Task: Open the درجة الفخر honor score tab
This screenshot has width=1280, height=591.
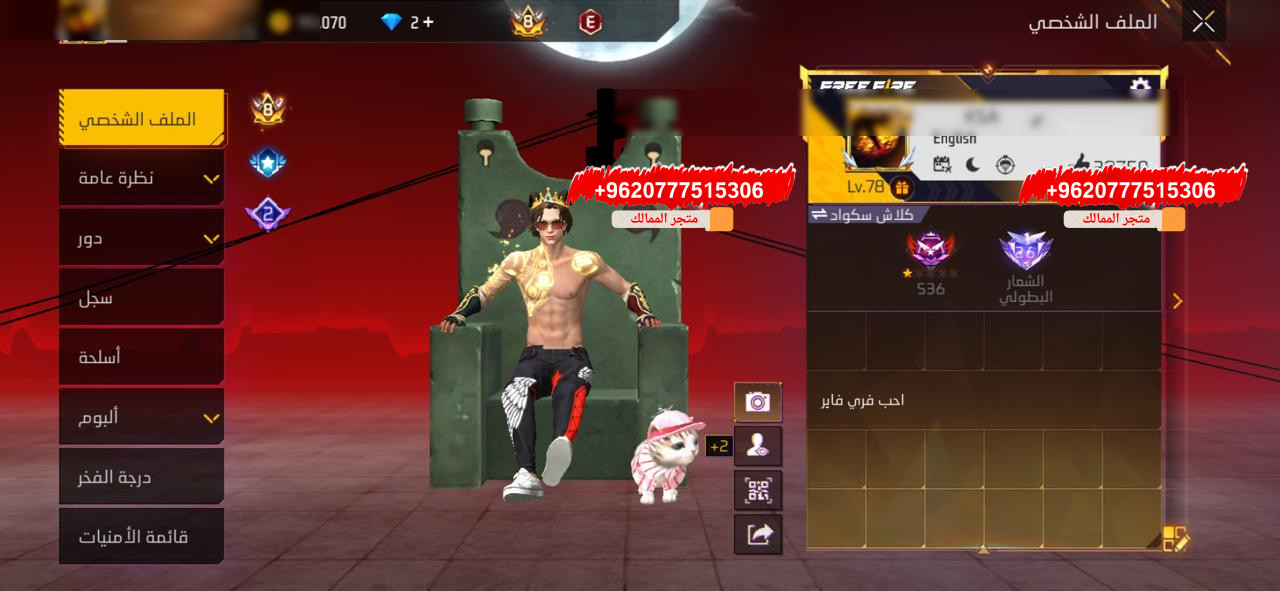Action: 141,477
